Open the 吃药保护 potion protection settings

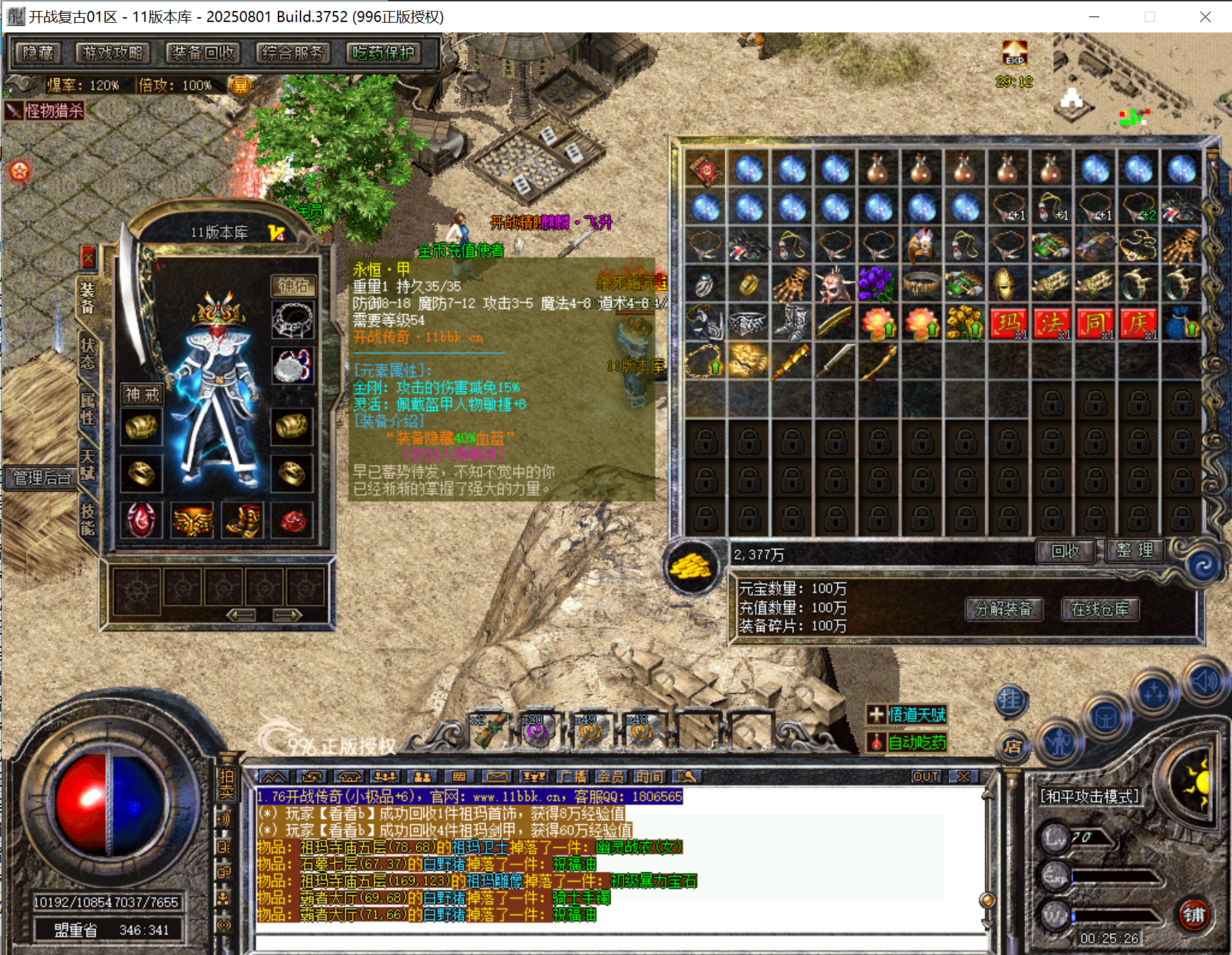pos(383,53)
